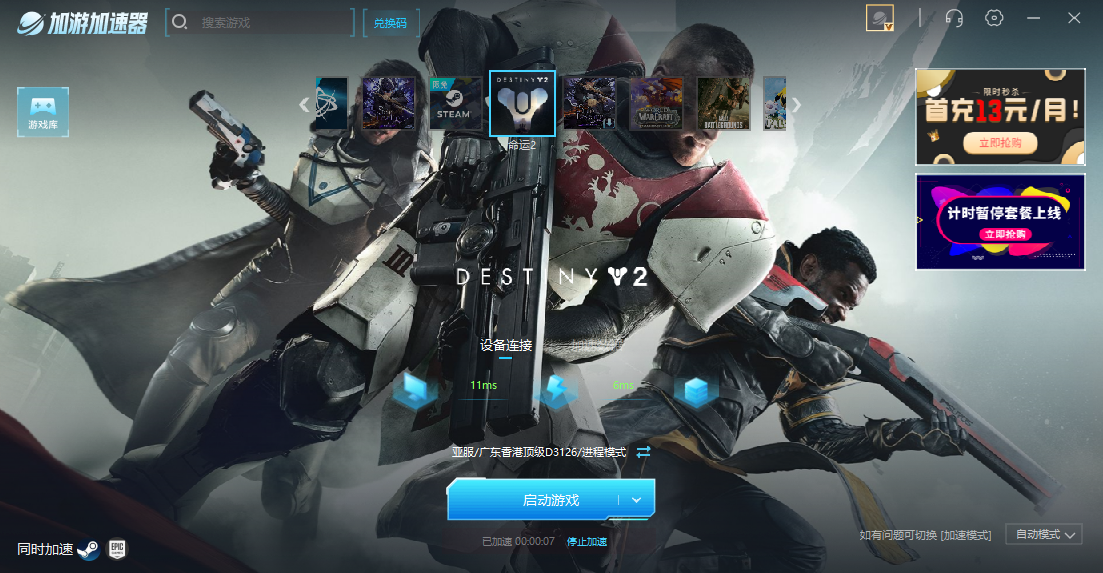The image size is (1103, 573).
Task: Close the accelerator window
Action: click(x=1074, y=18)
